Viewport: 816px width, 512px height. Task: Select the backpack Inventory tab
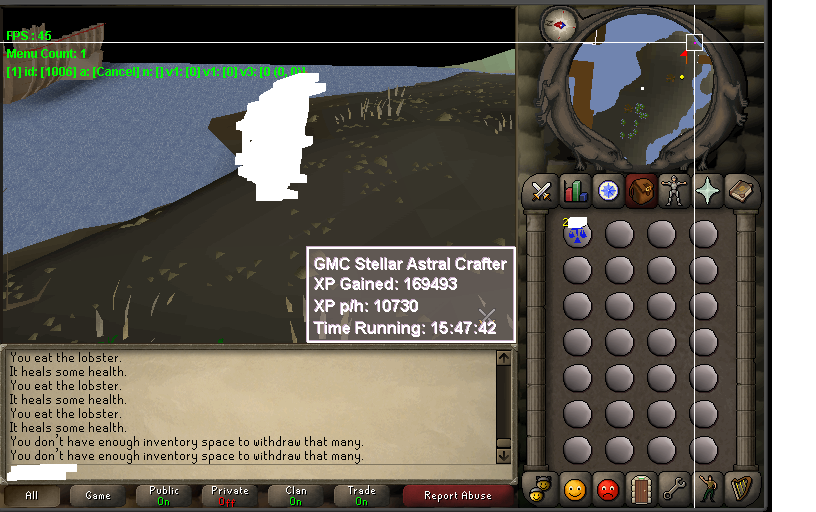coord(641,190)
